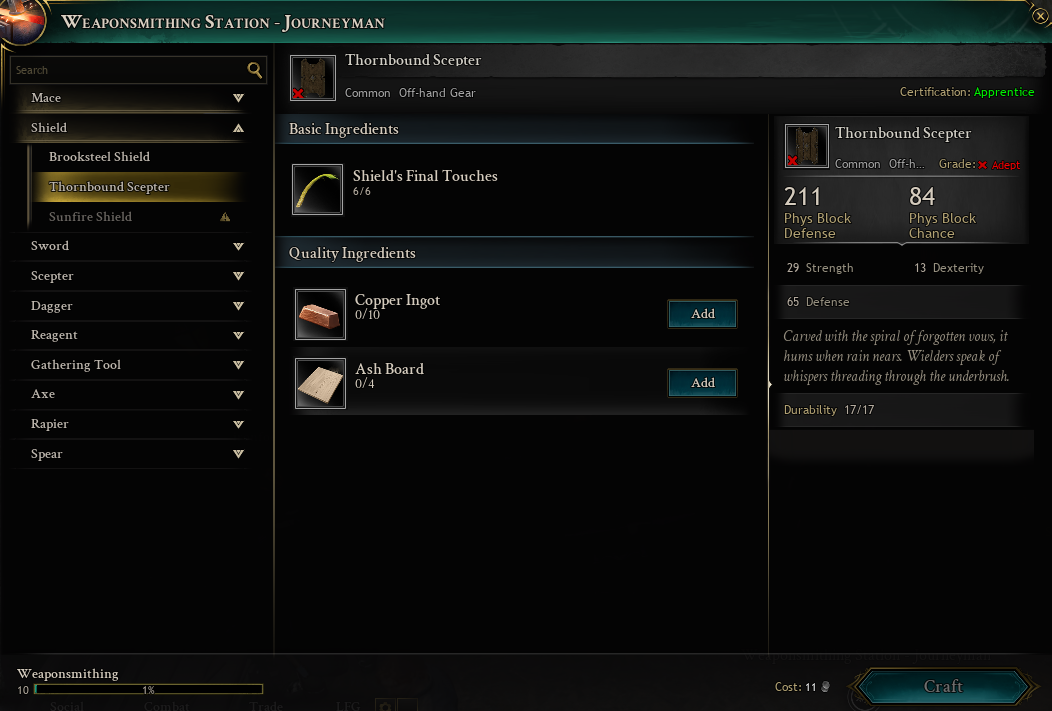Open the Rapier category
This screenshot has height=711, width=1052.
(x=130, y=424)
